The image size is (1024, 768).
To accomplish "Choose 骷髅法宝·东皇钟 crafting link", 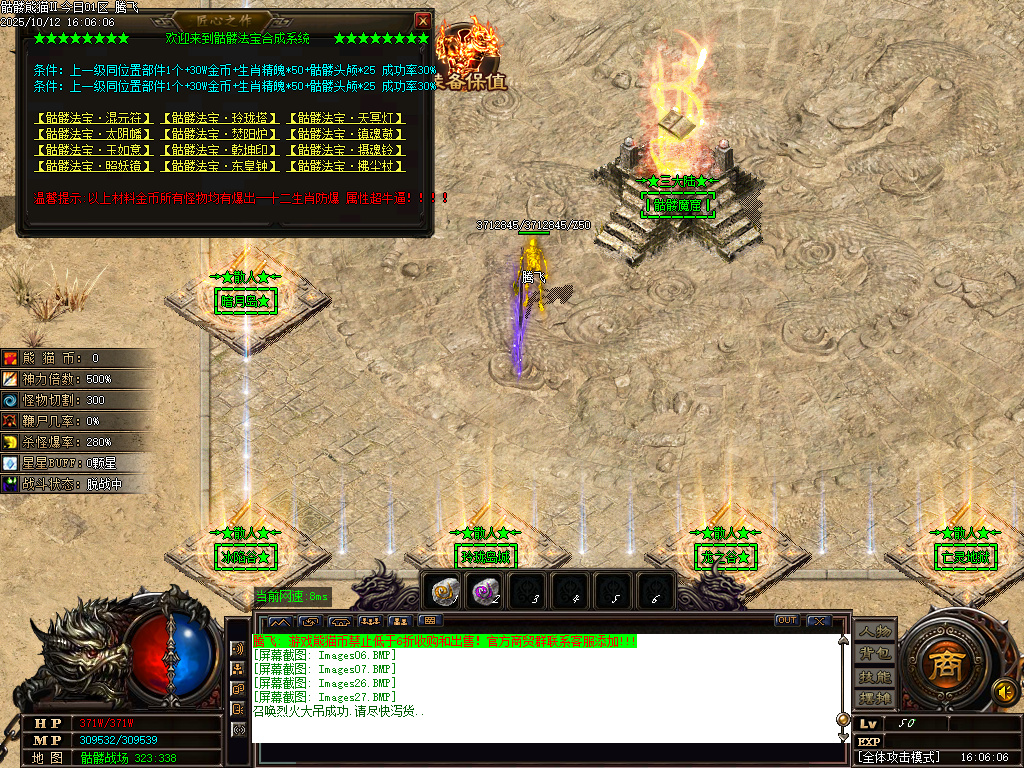I will 220,166.
